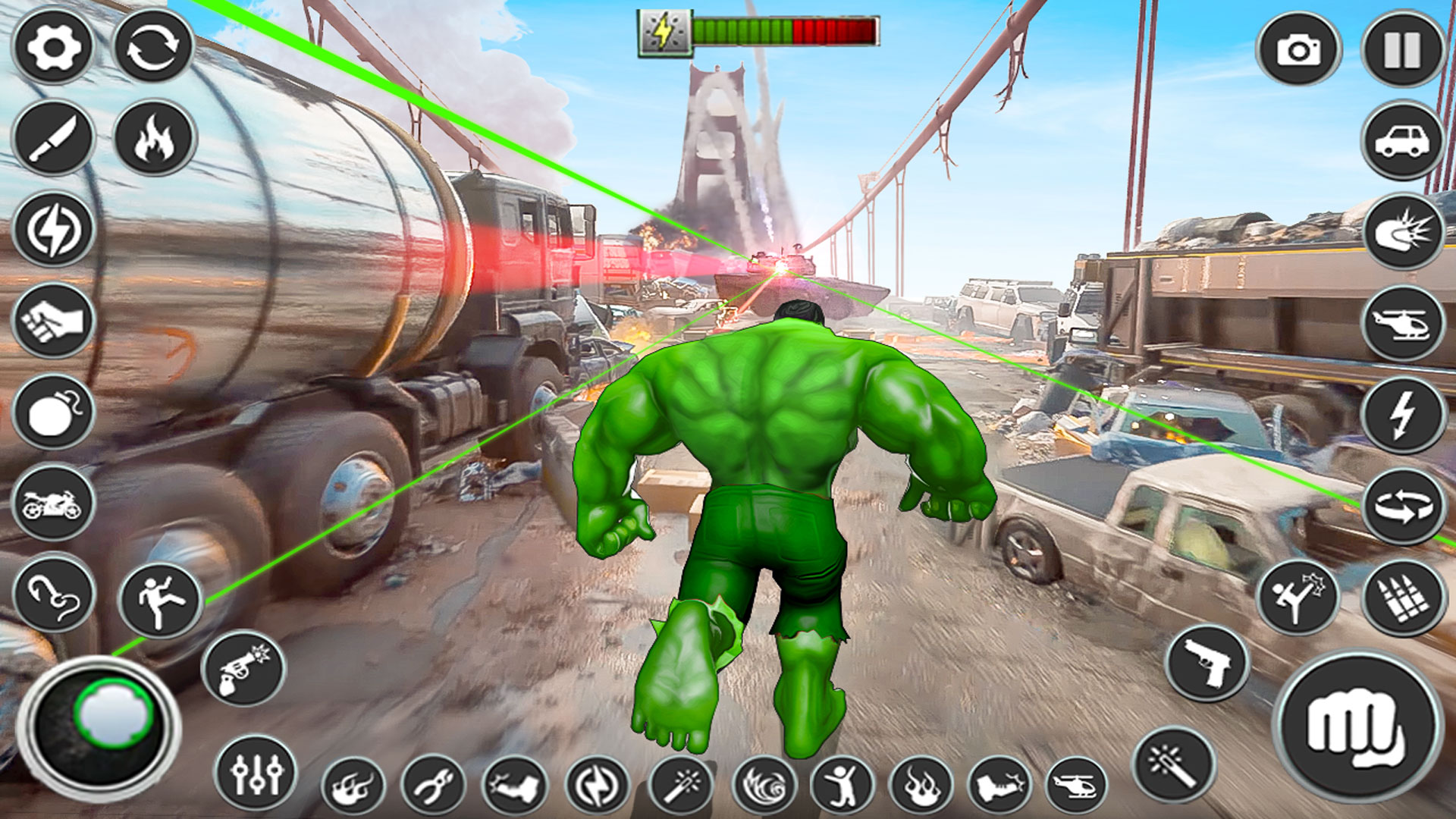The image size is (1456, 819).
Task: Pause the game
Action: click(1402, 50)
